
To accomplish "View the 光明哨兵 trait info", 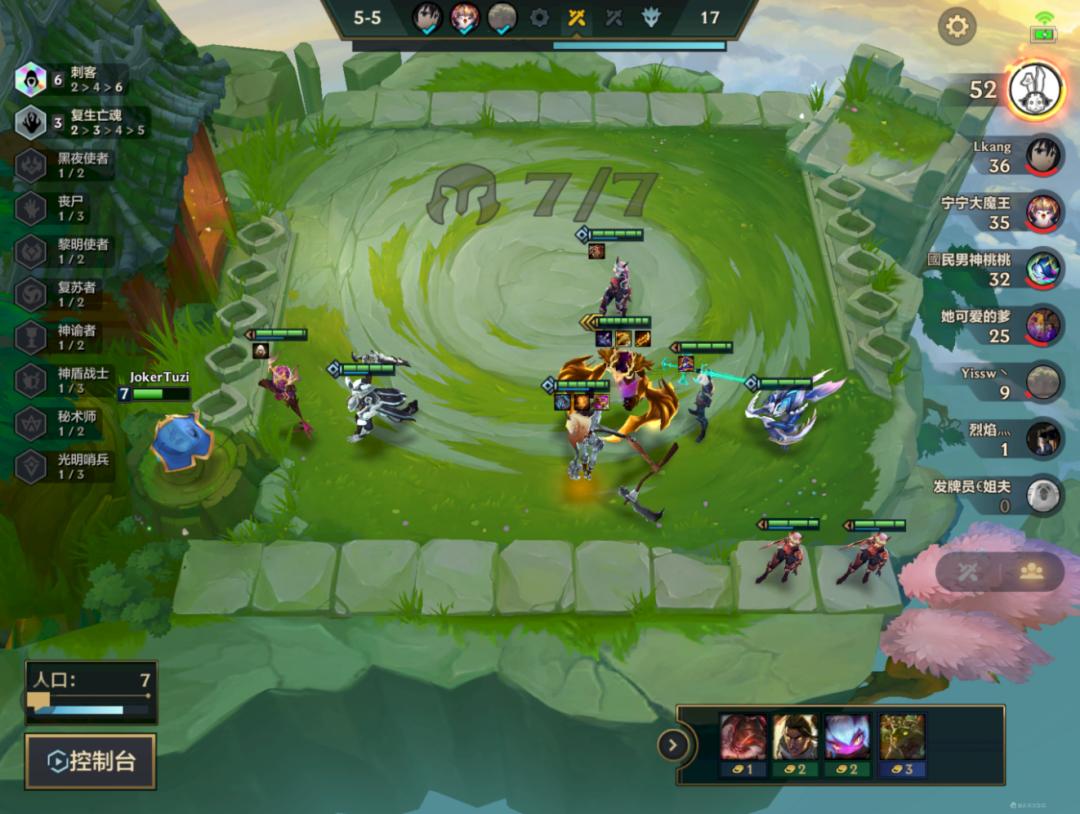I will pos(32,464).
